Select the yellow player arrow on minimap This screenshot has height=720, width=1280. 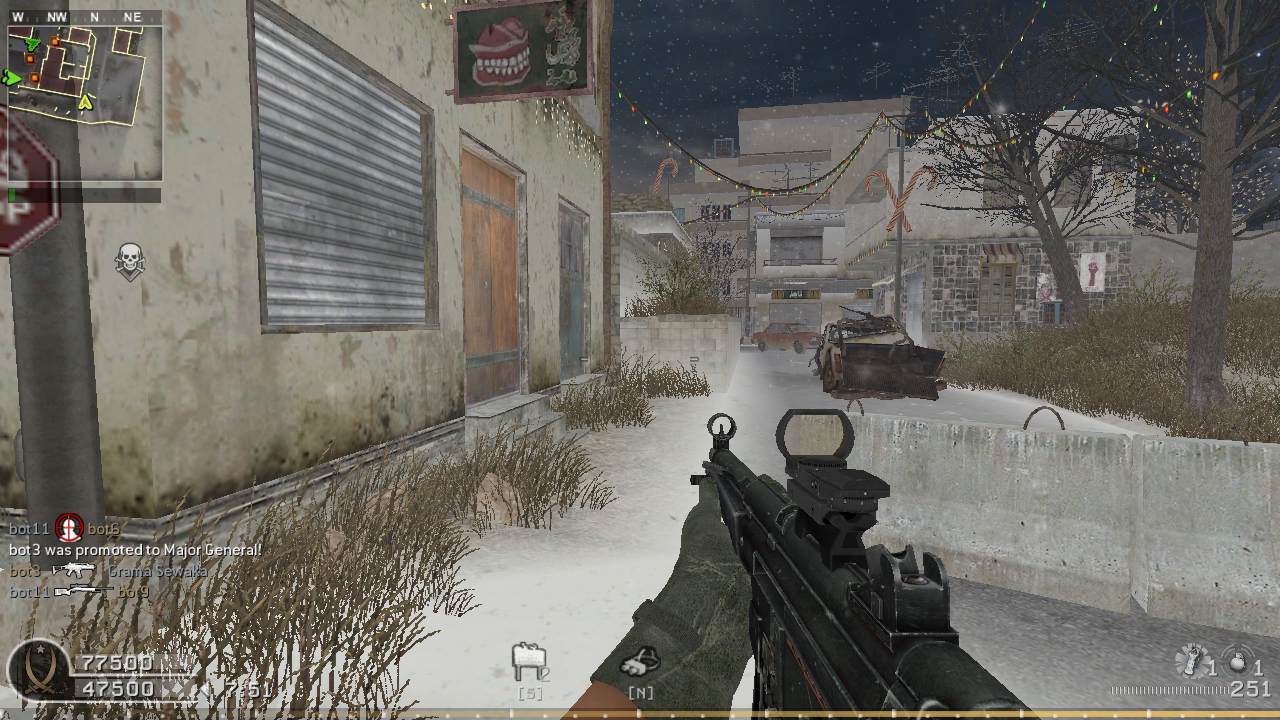click(x=87, y=101)
